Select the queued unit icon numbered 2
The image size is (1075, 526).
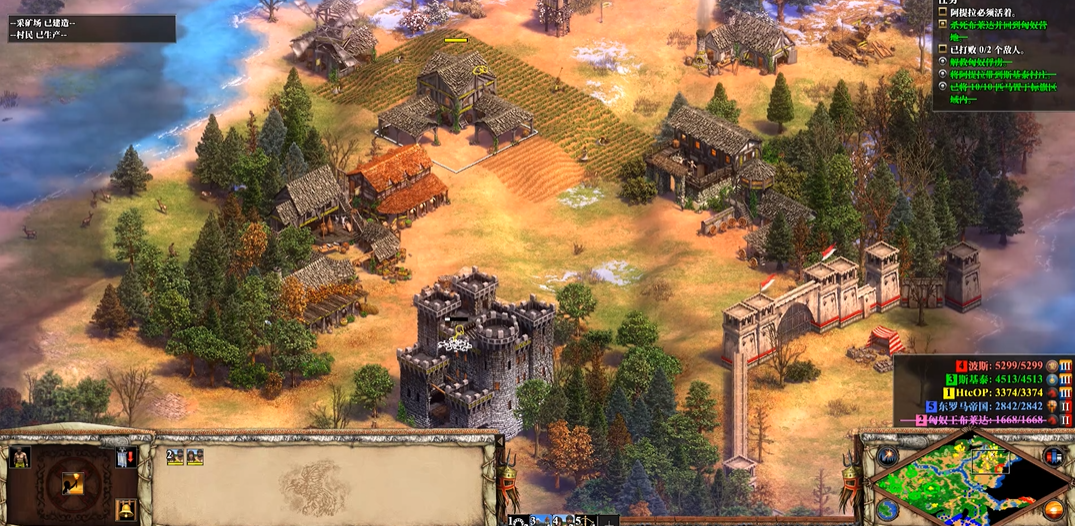[x=175, y=457]
